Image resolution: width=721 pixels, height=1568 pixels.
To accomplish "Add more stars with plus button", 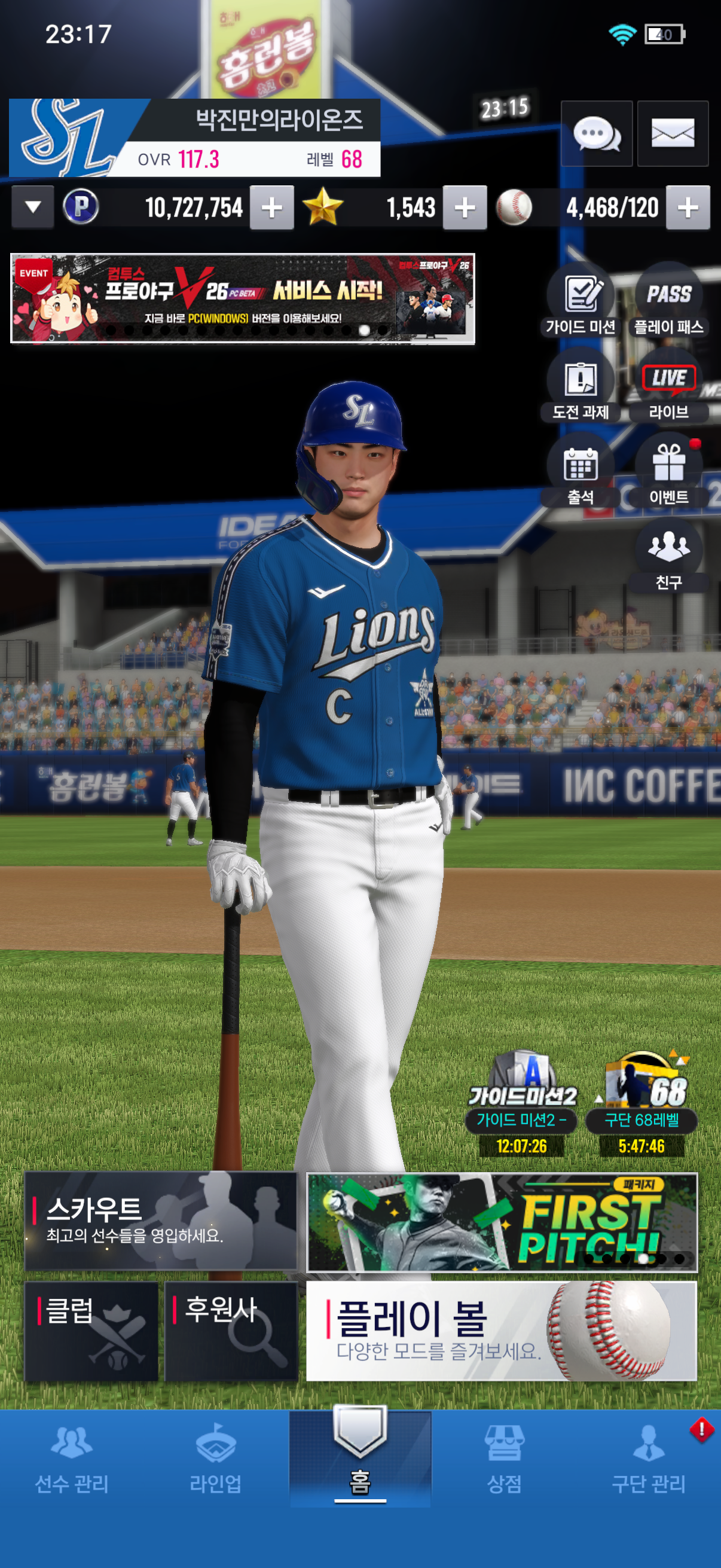I will pos(465,208).
